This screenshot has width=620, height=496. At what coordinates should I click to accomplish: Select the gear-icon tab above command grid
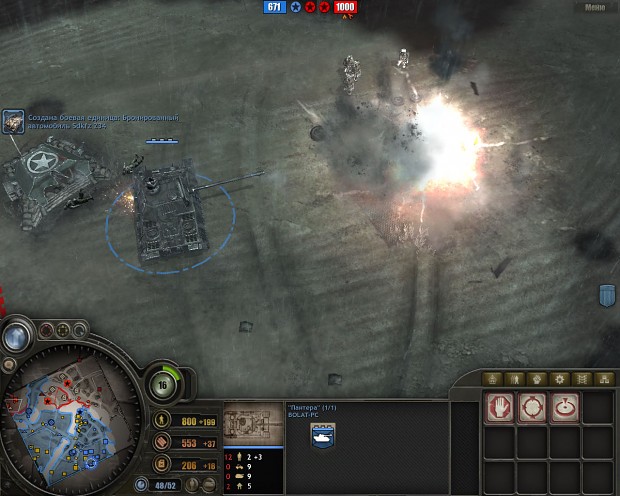pyautogui.click(x=559, y=379)
